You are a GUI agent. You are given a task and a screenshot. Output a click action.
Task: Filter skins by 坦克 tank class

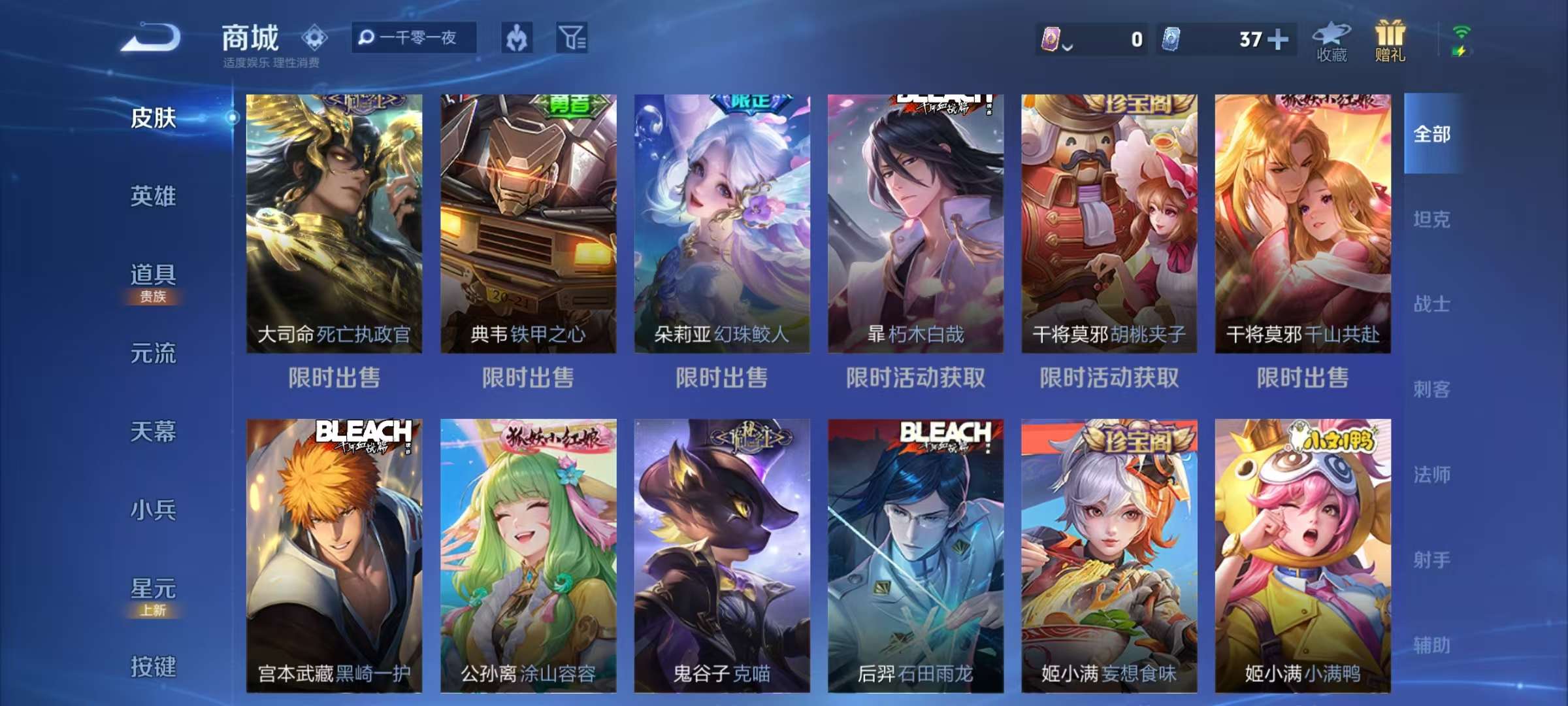coord(1431,219)
